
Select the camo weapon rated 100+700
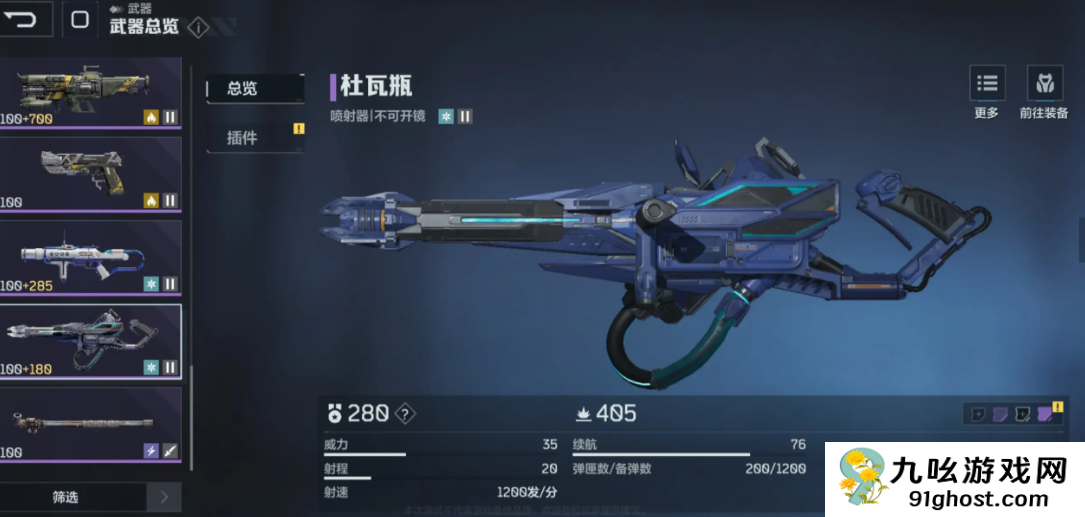(90, 92)
